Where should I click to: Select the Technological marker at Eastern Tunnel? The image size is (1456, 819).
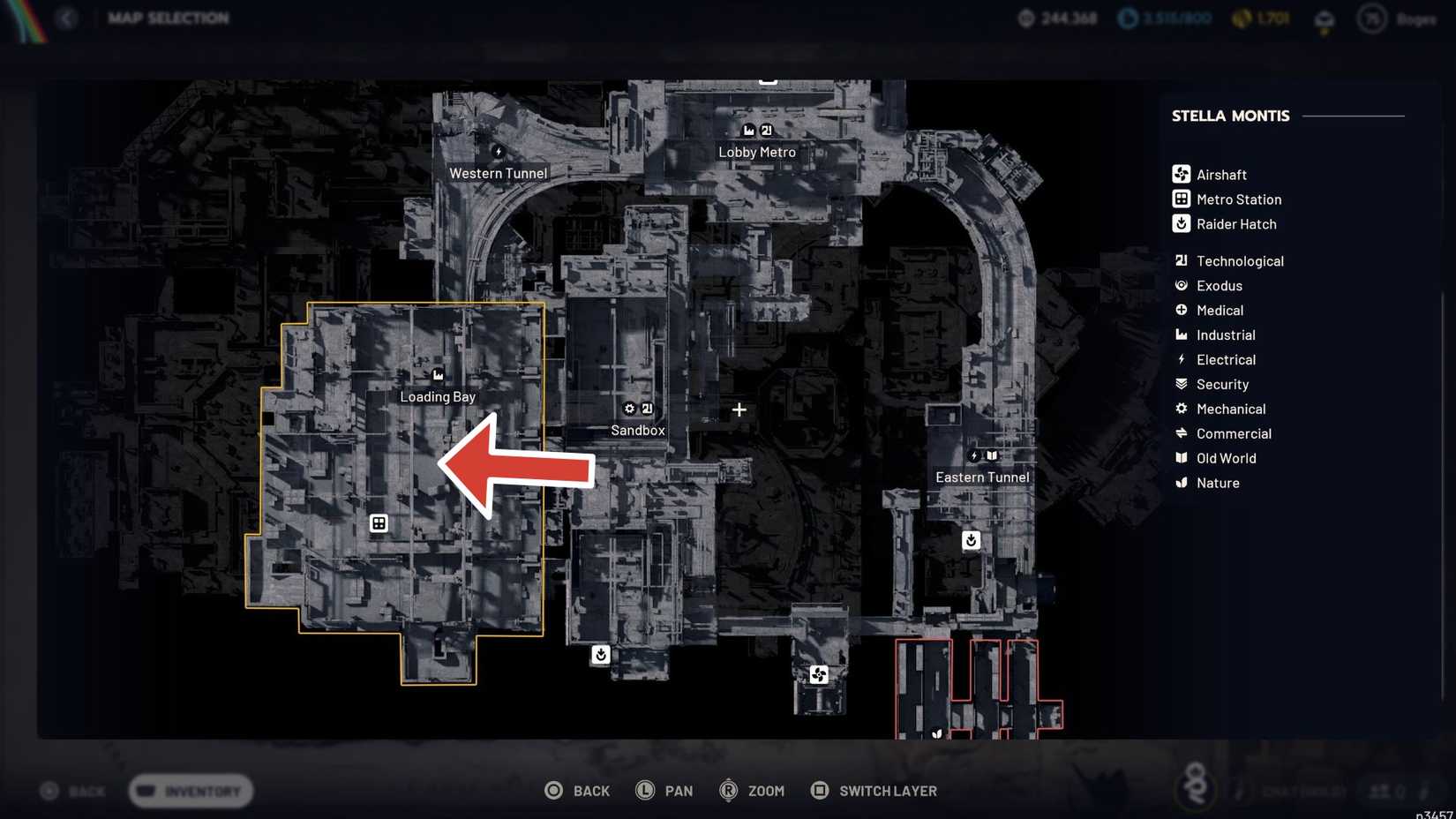pos(992,455)
